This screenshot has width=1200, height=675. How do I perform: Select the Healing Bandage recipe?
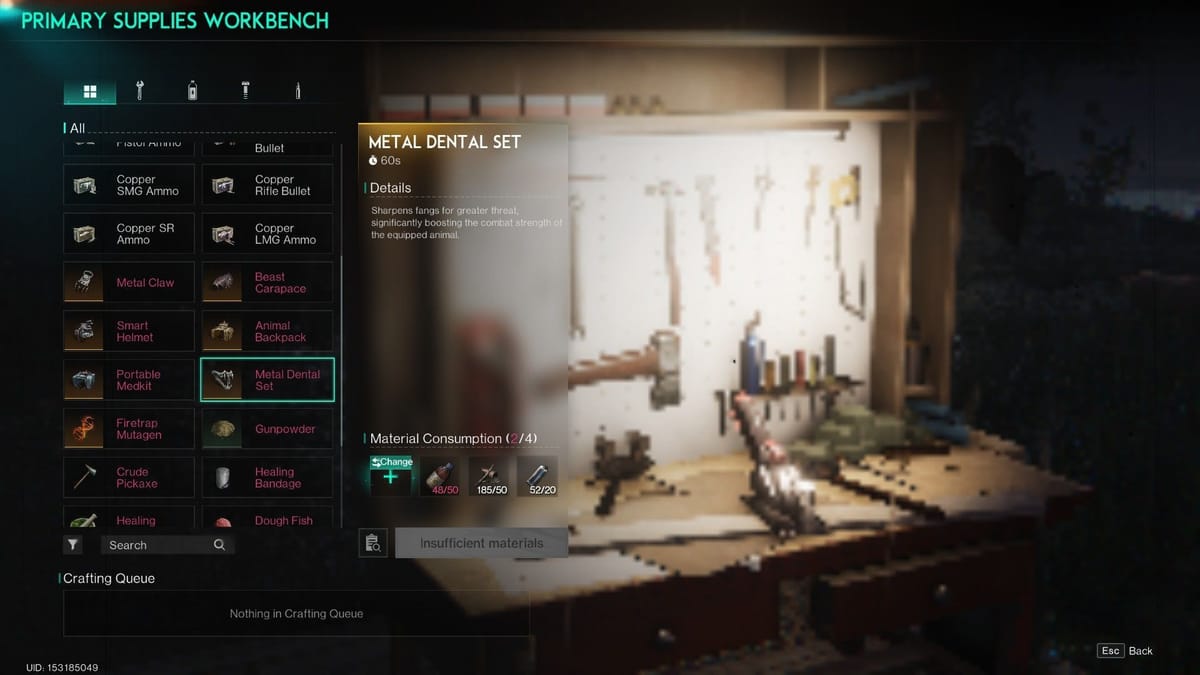point(267,478)
